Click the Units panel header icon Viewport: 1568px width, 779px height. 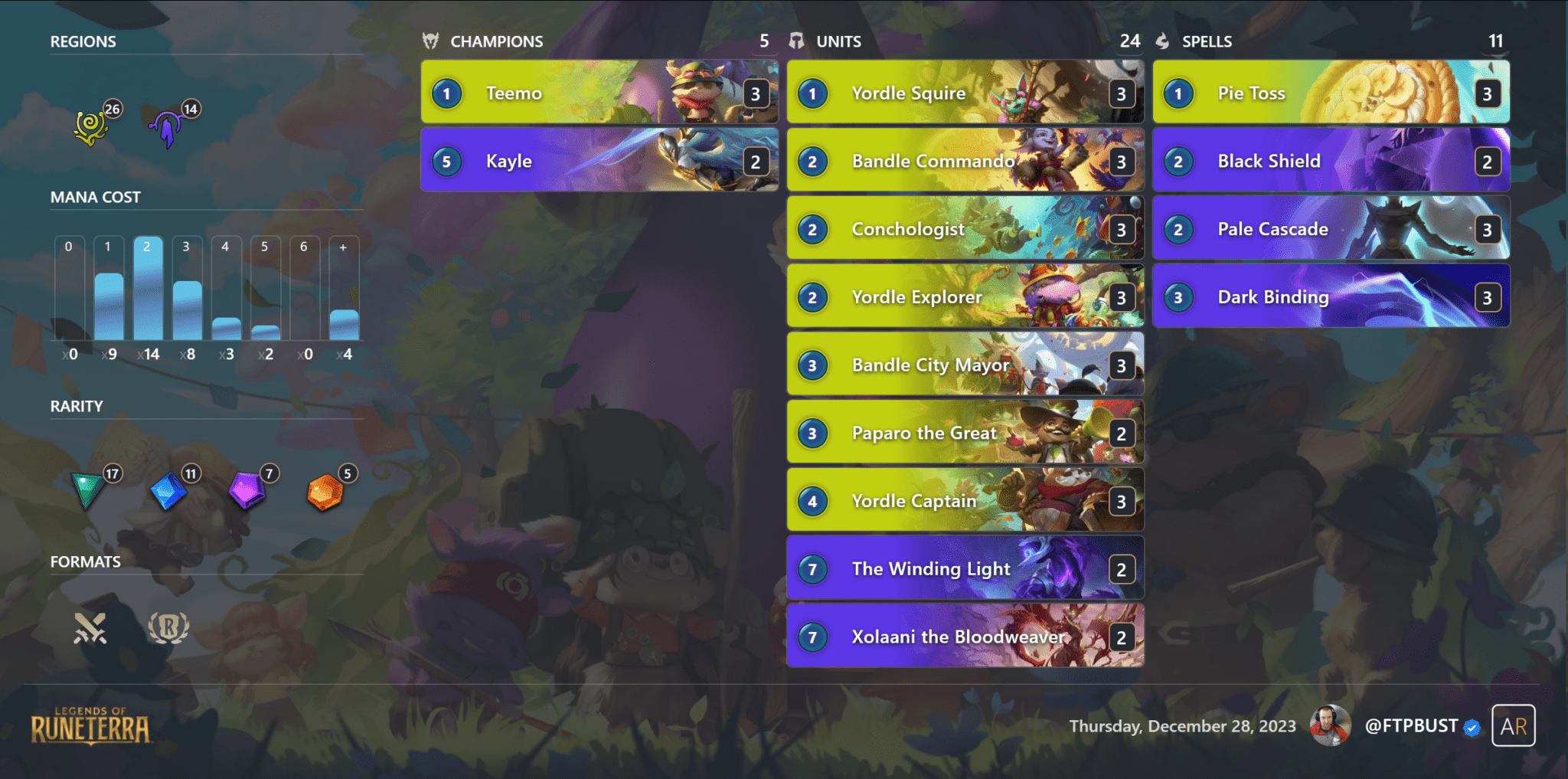pyautogui.click(x=797, y=41)
